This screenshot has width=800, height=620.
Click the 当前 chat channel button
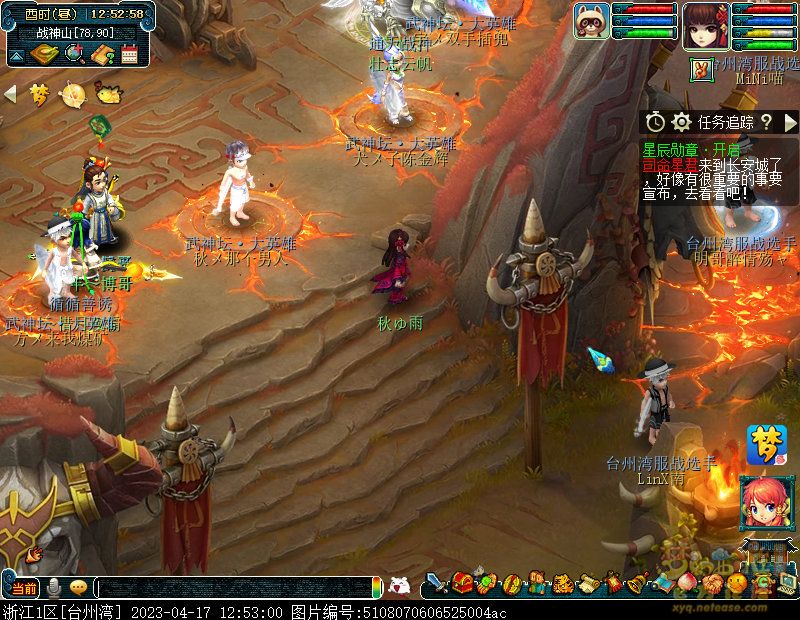(23, 587)
